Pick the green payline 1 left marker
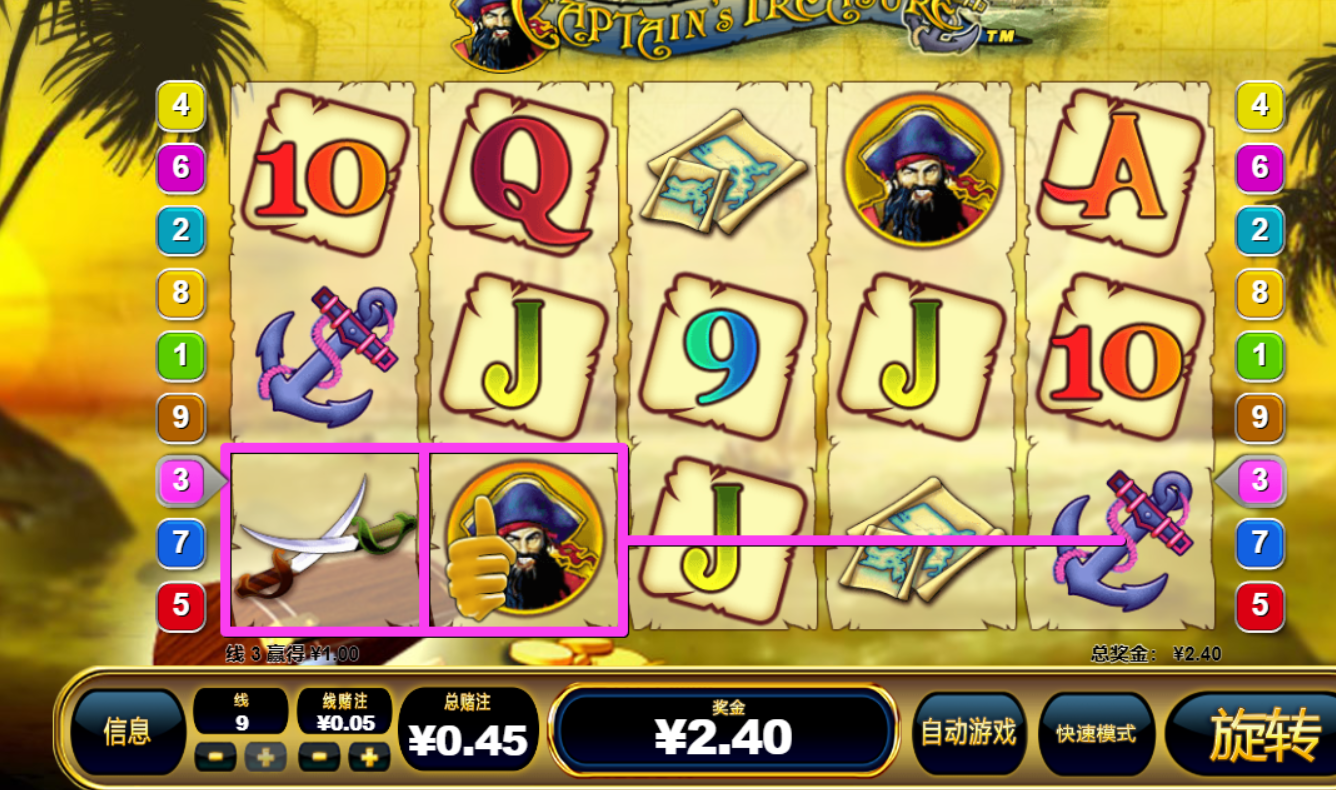This screenshot has width=1336, height=790. point(181,355)
